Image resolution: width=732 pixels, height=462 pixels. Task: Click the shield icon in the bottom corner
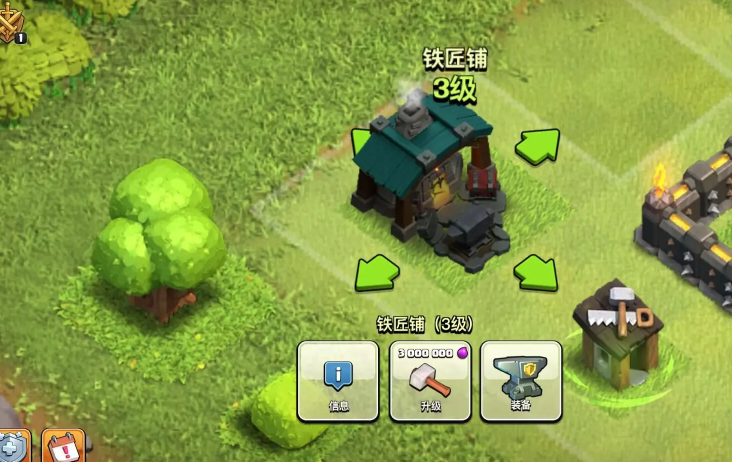tap(14, 447)
